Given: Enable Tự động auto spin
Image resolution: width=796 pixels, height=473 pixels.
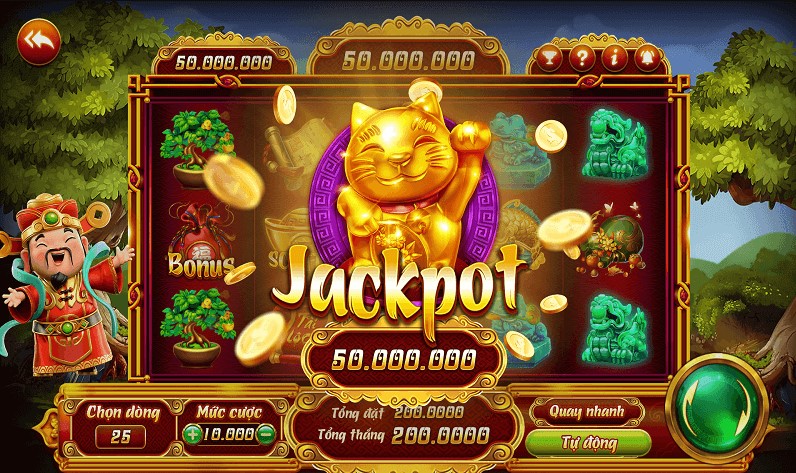Looking at the screenshot, I should pyautogui.click(x=587, y=441).
